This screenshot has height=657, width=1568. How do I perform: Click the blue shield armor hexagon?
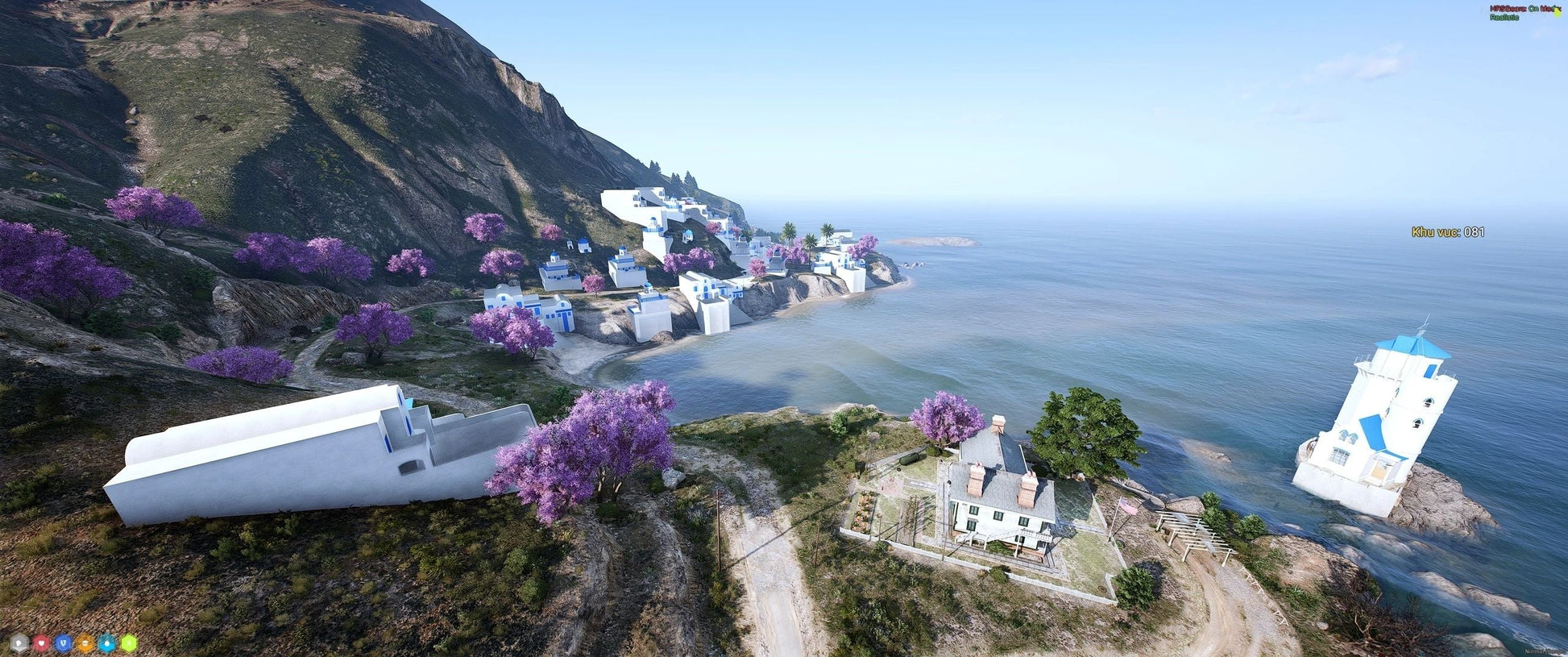click(63, 643)
